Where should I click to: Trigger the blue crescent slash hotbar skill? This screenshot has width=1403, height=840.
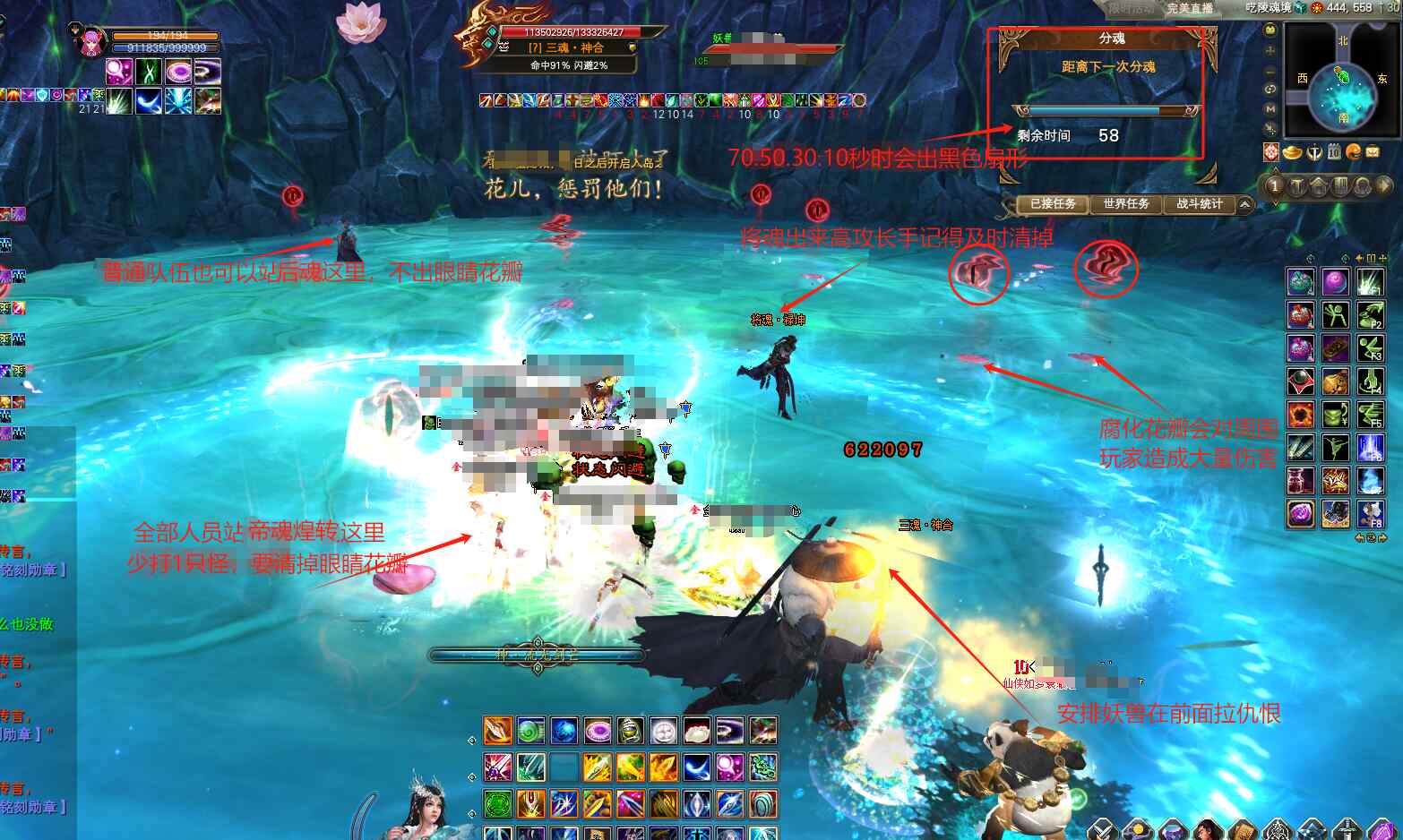pos(696,767)
